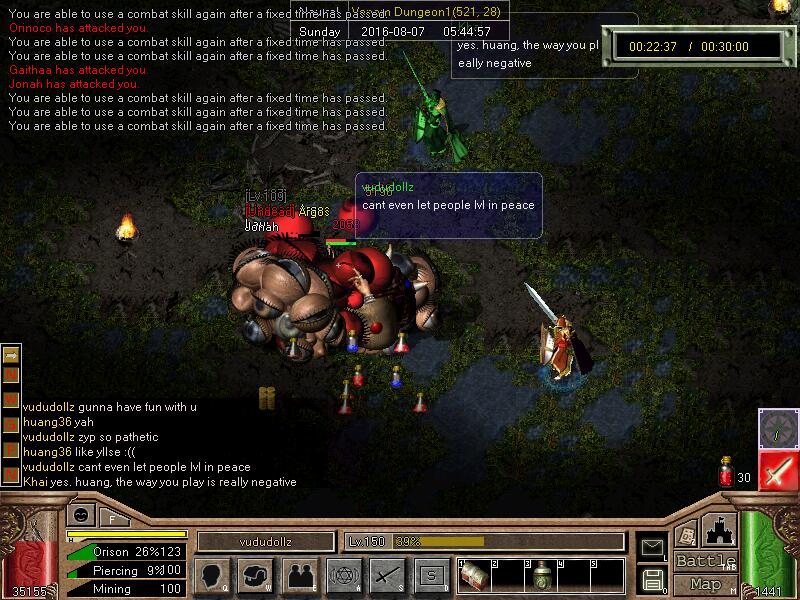
Task: Activate the hexagram magic icon
Action: [x=343, y=575]
